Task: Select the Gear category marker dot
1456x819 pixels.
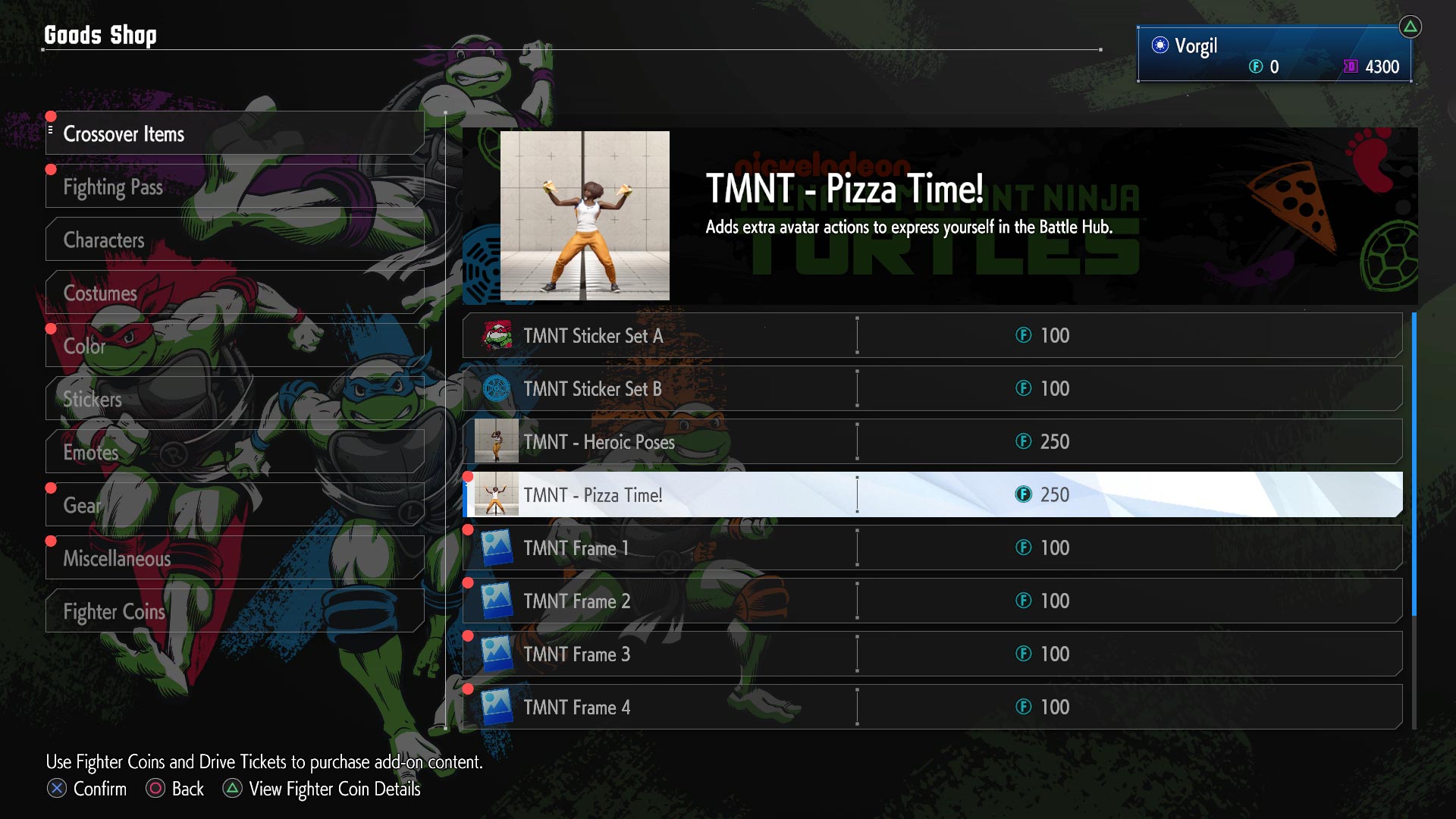Action: 52,488
